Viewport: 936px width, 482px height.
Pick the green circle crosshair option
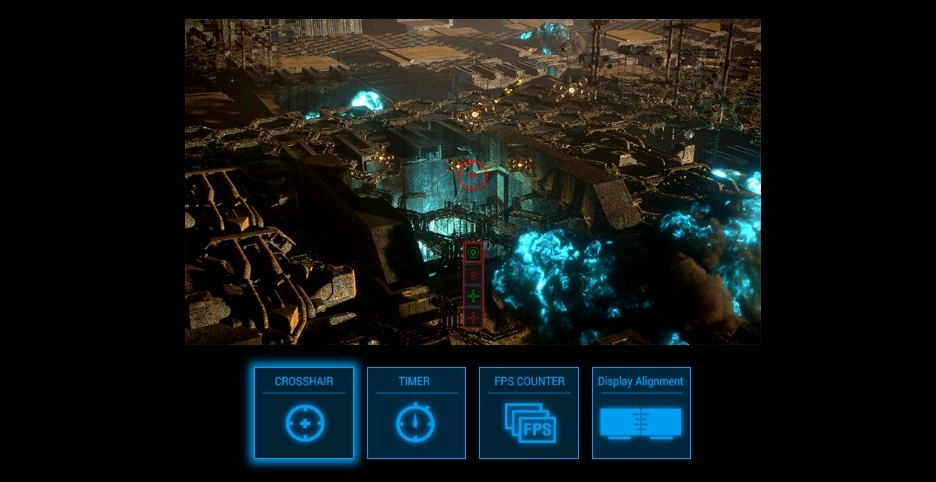point(474,253)
